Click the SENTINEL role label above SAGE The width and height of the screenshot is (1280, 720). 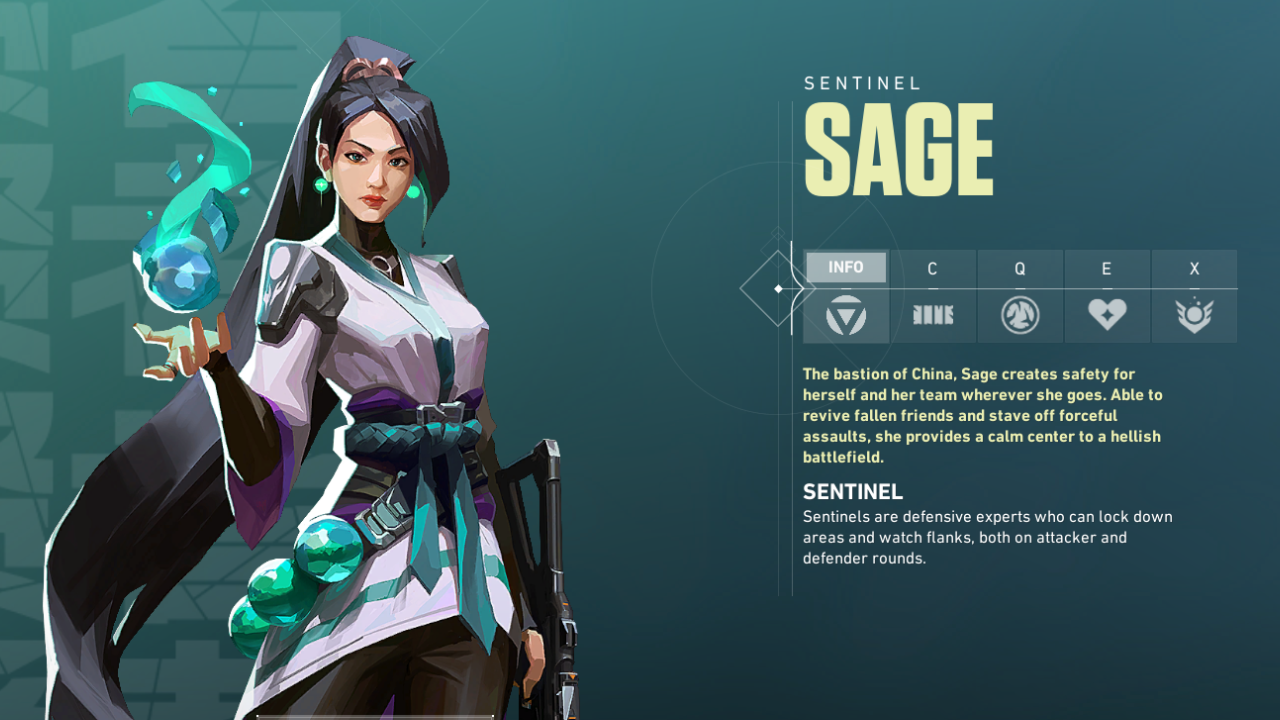point(860,83)
